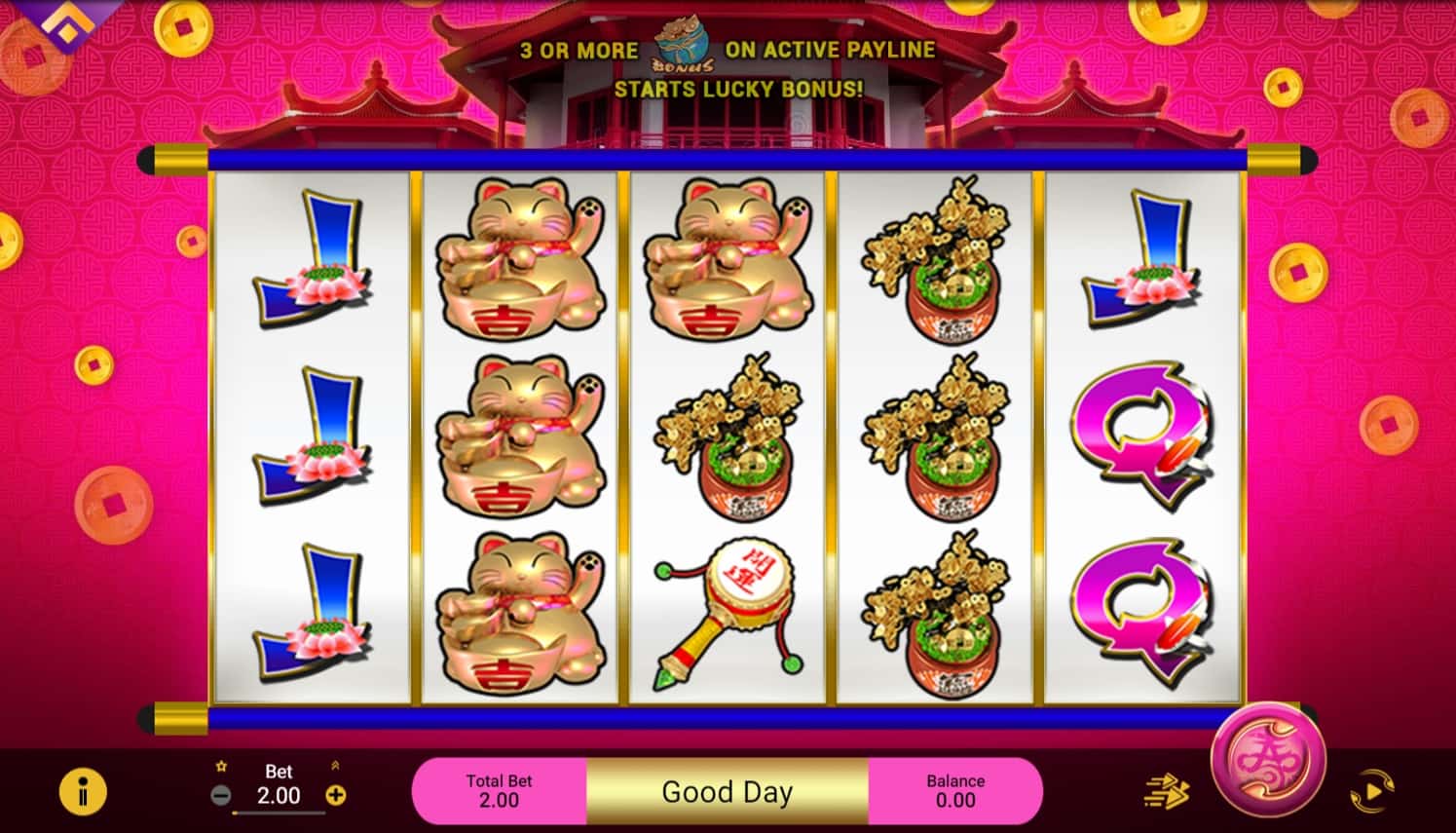Screen dimensions: 1456x833
Task: Open the autoplay settings
Action: (x=1373, y=791)
